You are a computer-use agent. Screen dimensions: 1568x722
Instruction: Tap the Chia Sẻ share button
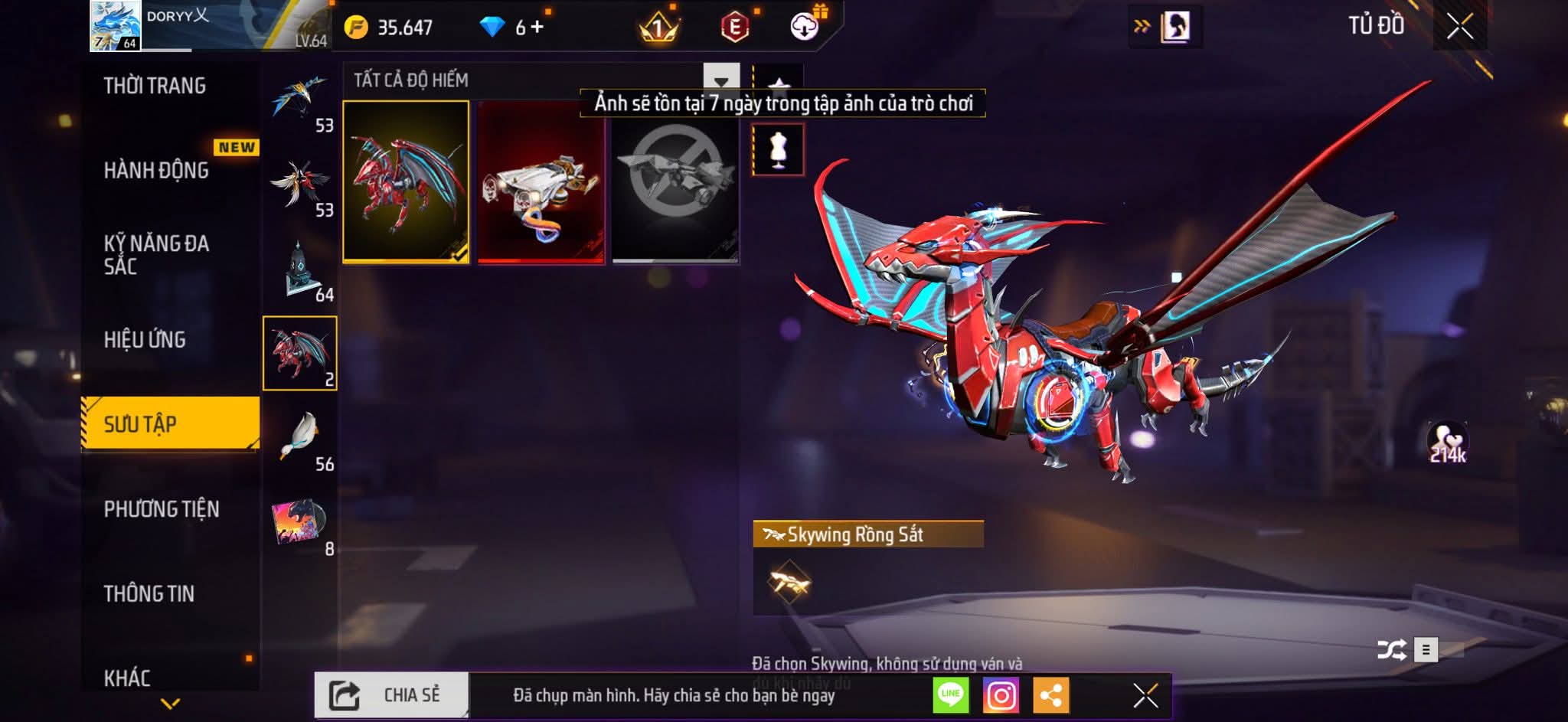tap(391, 695)
